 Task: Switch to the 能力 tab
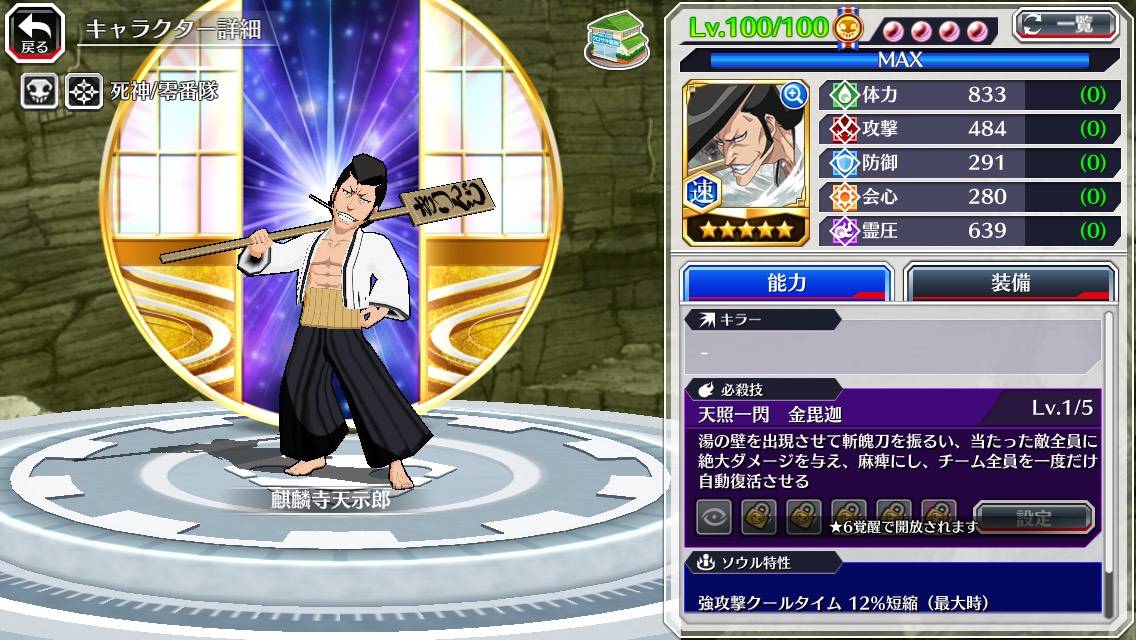coord(787,283)
